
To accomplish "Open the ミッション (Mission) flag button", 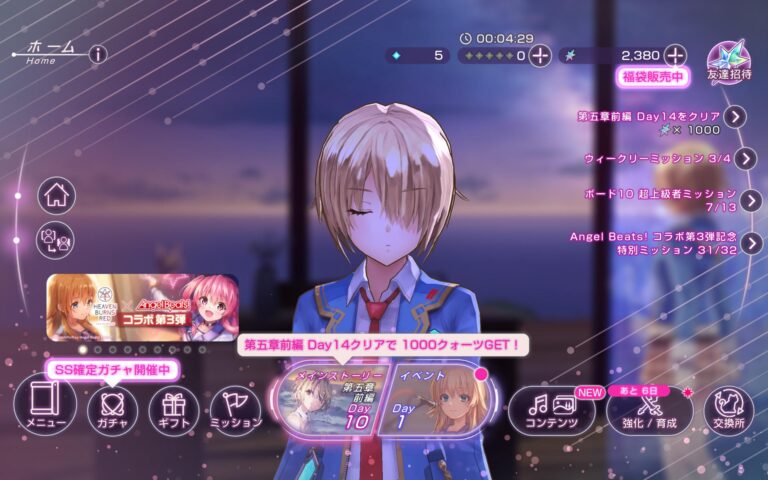I will (236, 410).
